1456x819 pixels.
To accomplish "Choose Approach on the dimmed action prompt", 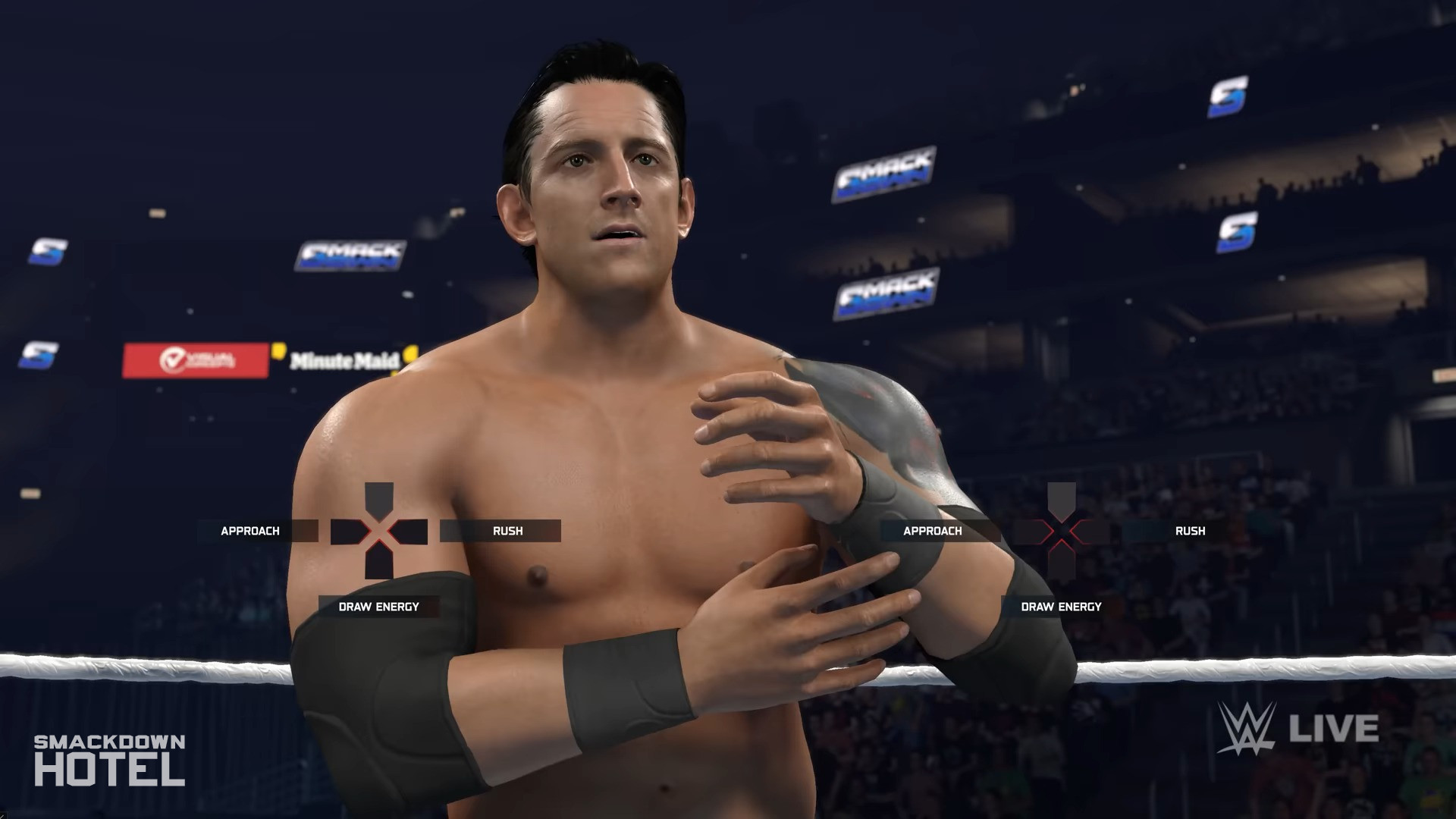I will click(x=932, y=531).
